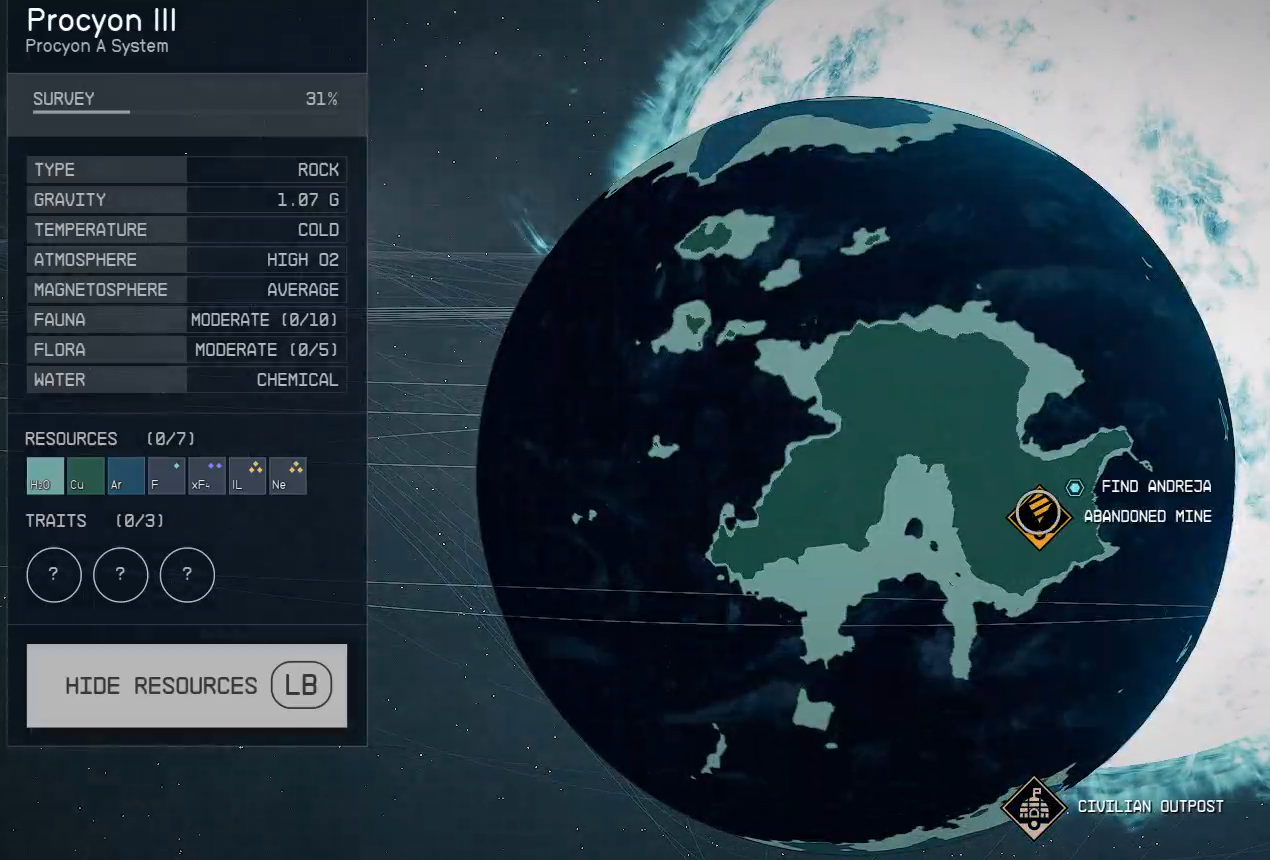Select the Ar argon resource tile
The height and width of the screenshot is (860, 1270).
click(127, 476)
